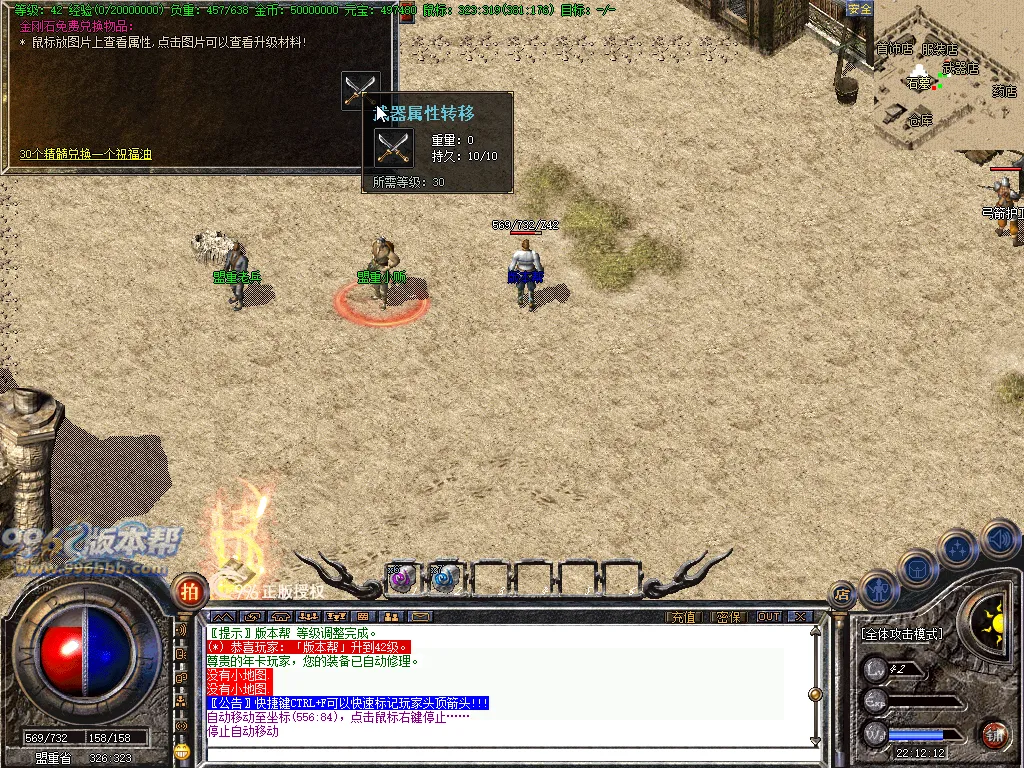
Task: Use the blue scroll in the second hotbar slot
Action: (444, 577)
